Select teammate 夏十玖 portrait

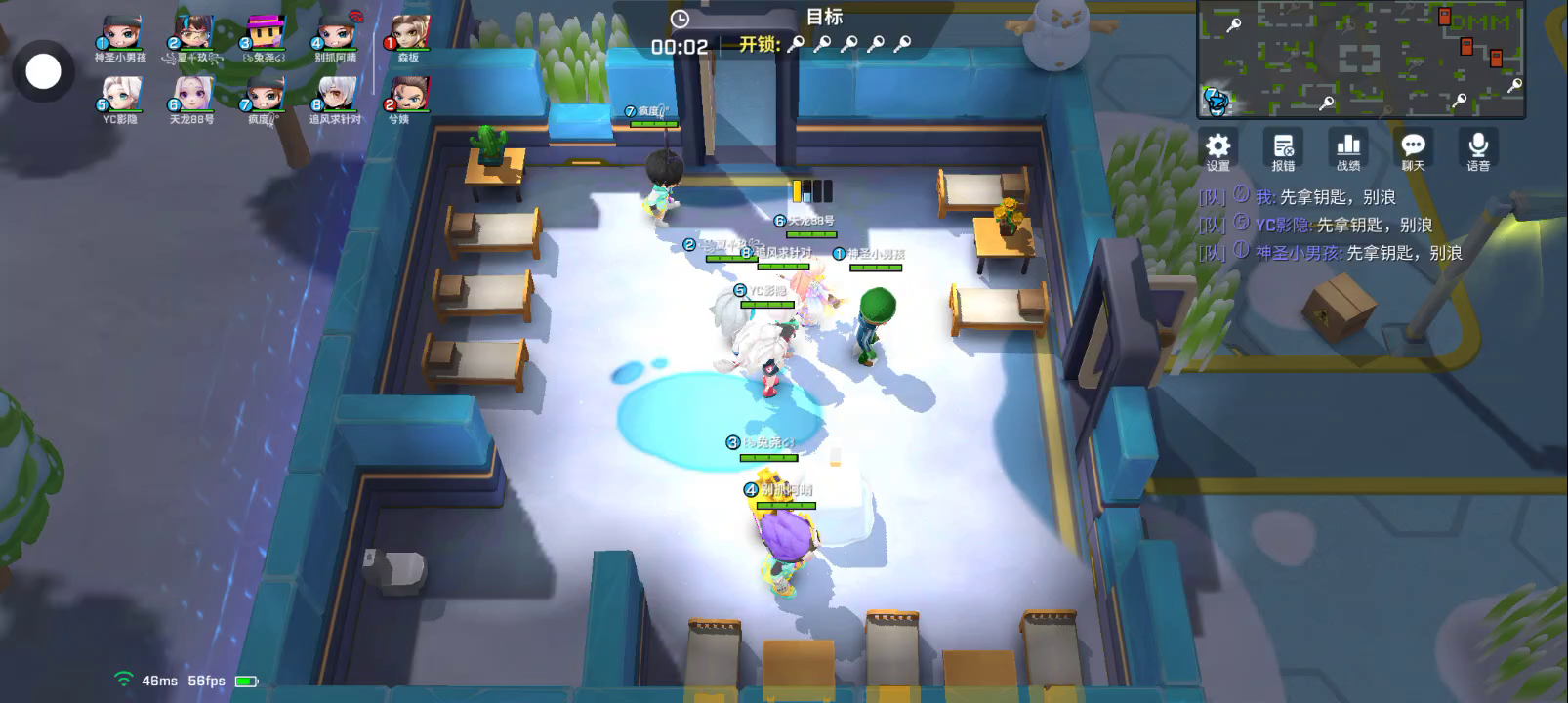click(x=193, y=34)
